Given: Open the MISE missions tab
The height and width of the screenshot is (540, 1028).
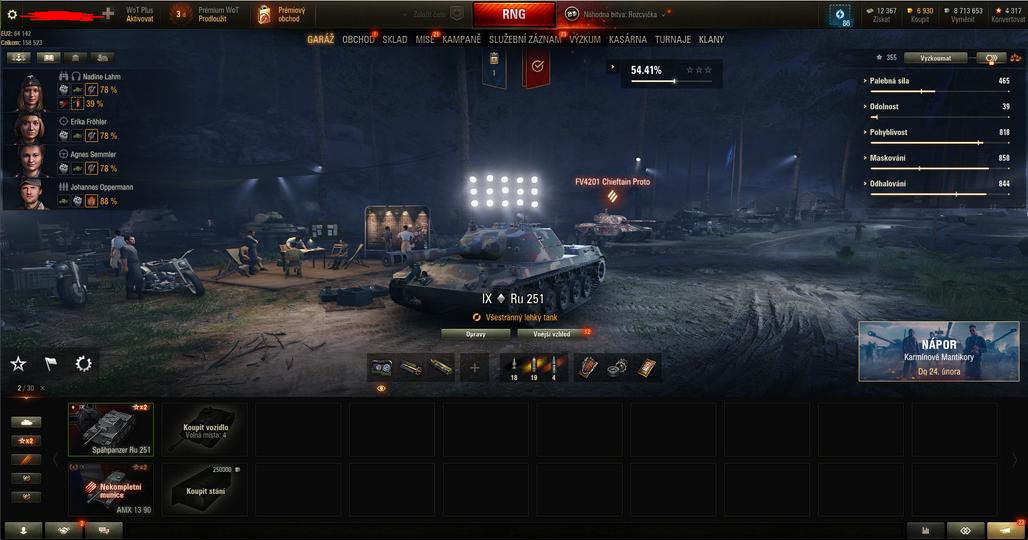Looking at the screenshot, I should [425, 40].
